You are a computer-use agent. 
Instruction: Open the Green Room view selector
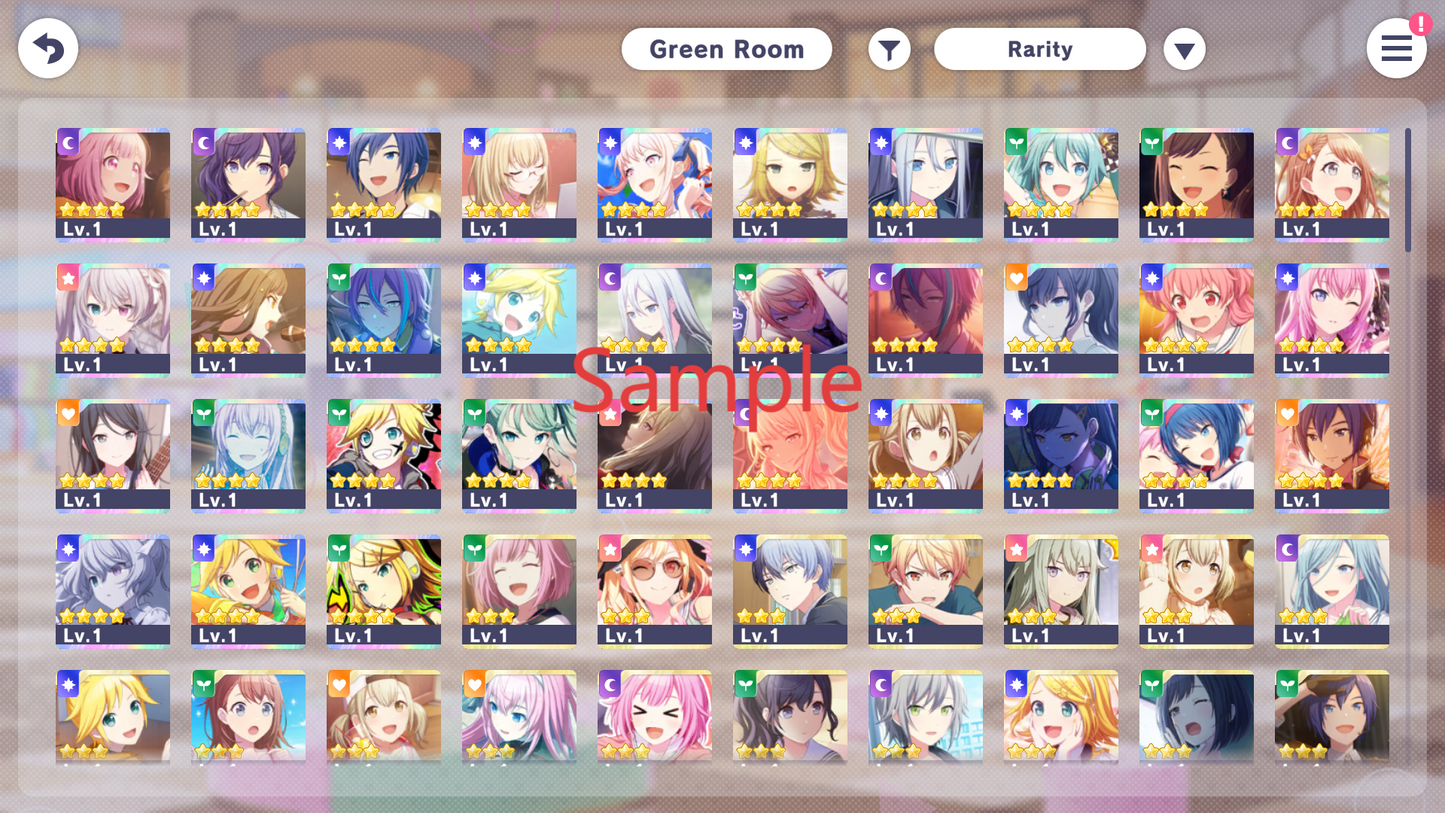pos(727,48)
